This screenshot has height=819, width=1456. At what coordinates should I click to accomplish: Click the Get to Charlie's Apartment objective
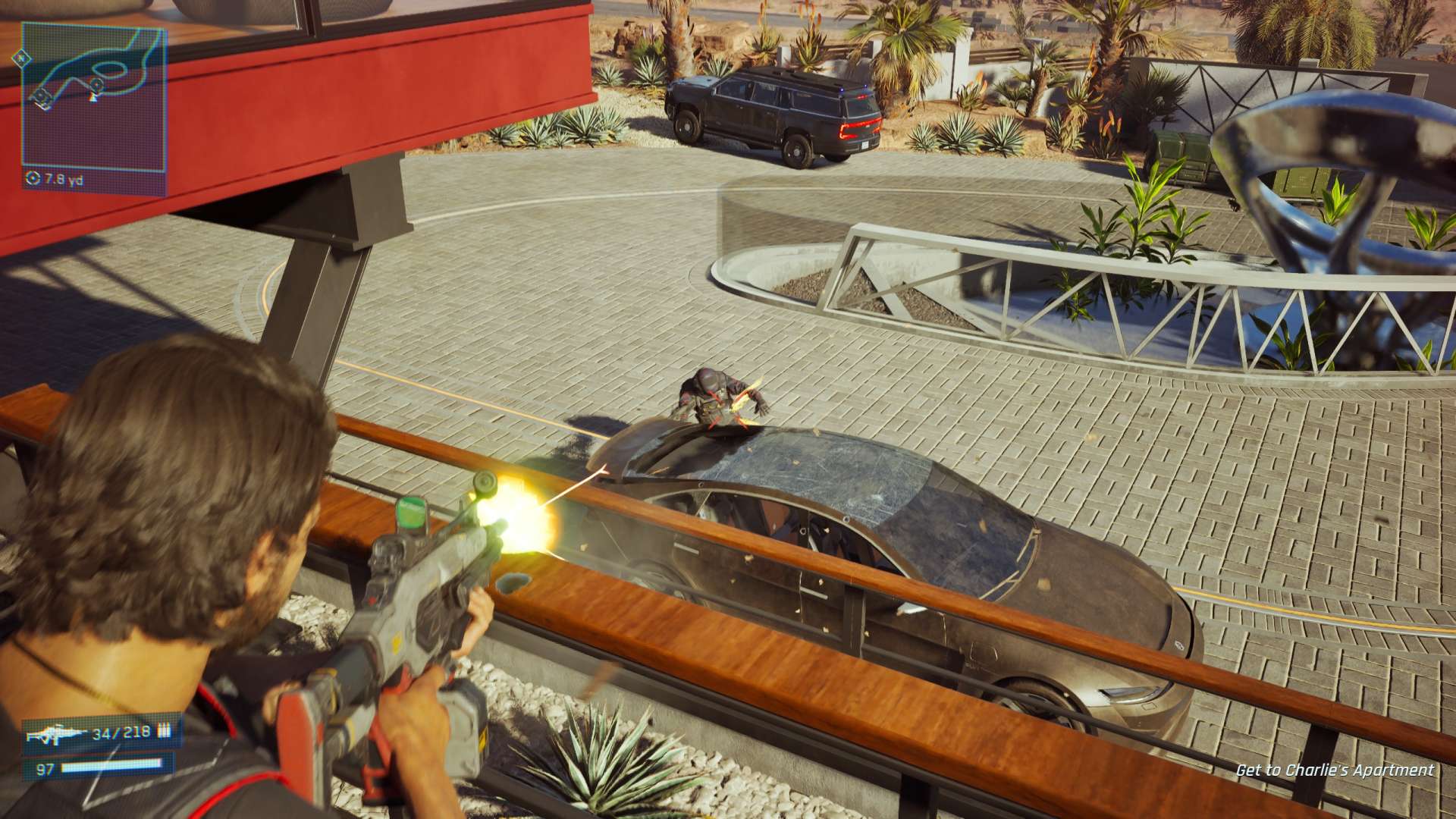click(x=1334, y=770)
